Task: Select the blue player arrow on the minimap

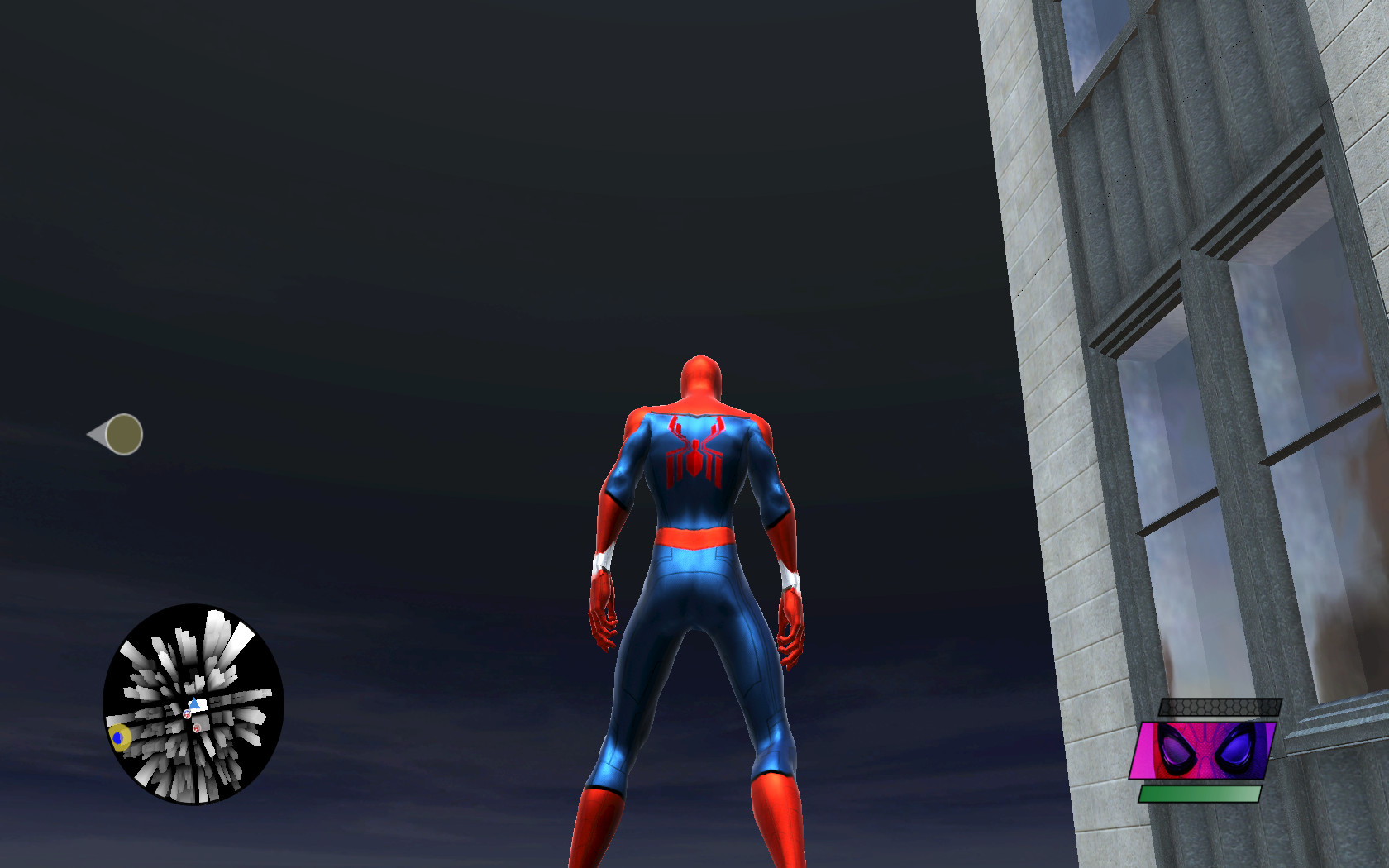Action: (193, 701)
